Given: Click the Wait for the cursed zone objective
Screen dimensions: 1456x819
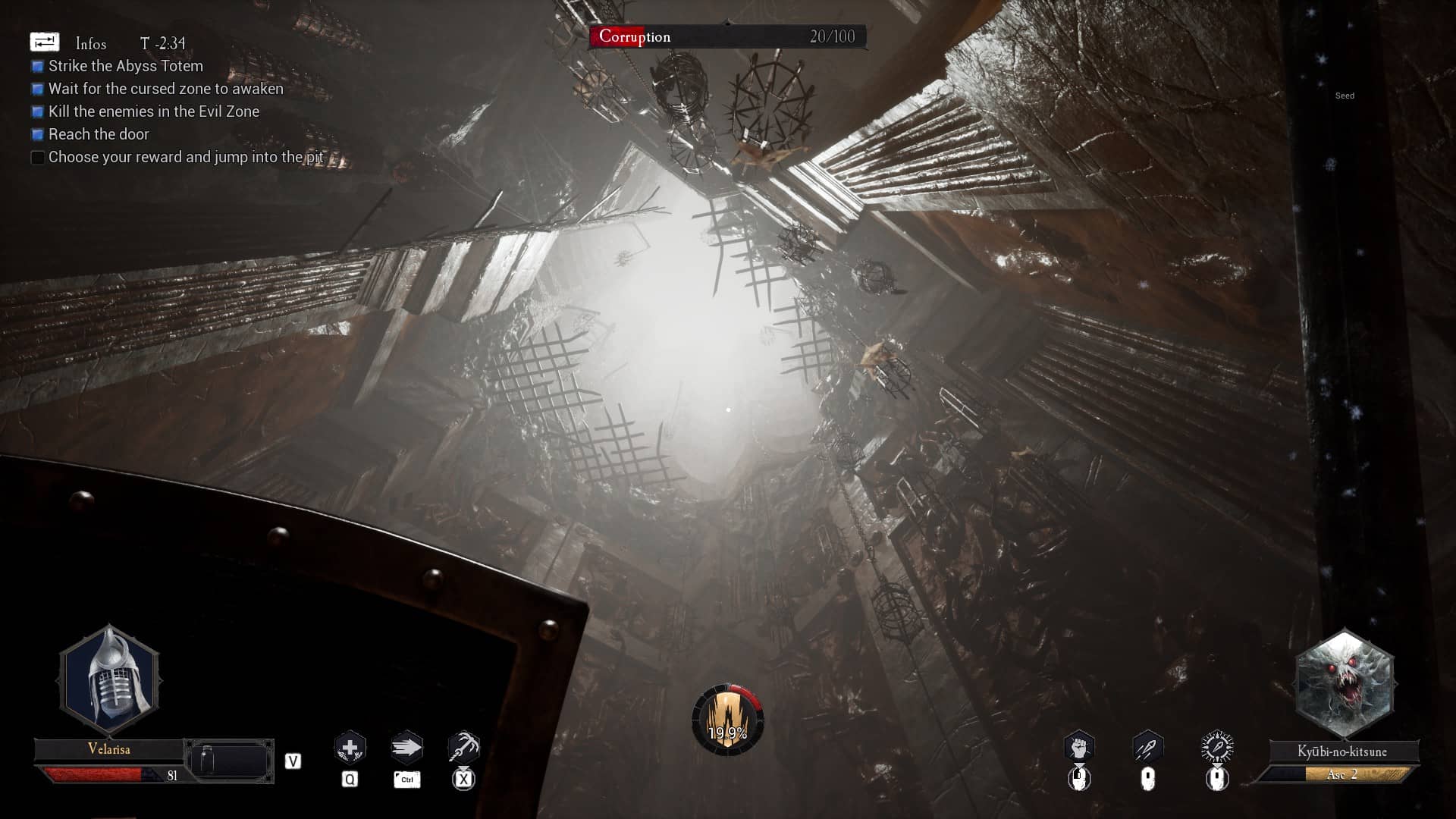Looking at the screenshot, I should click(165, 89).
